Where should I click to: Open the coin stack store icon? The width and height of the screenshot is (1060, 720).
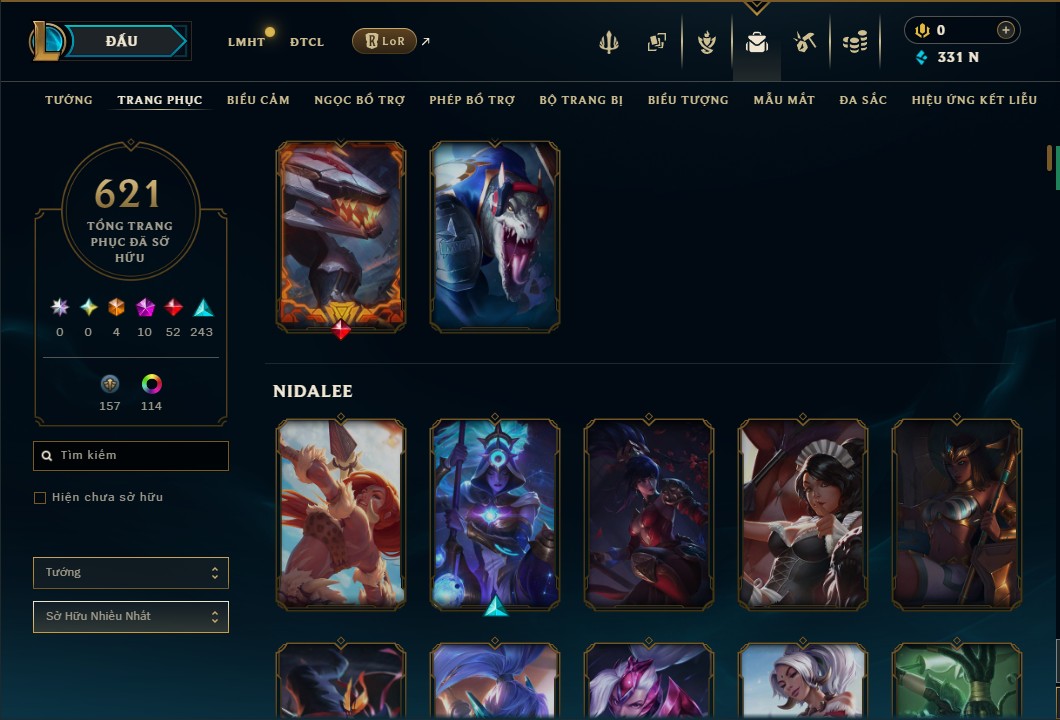pos(854,42)
